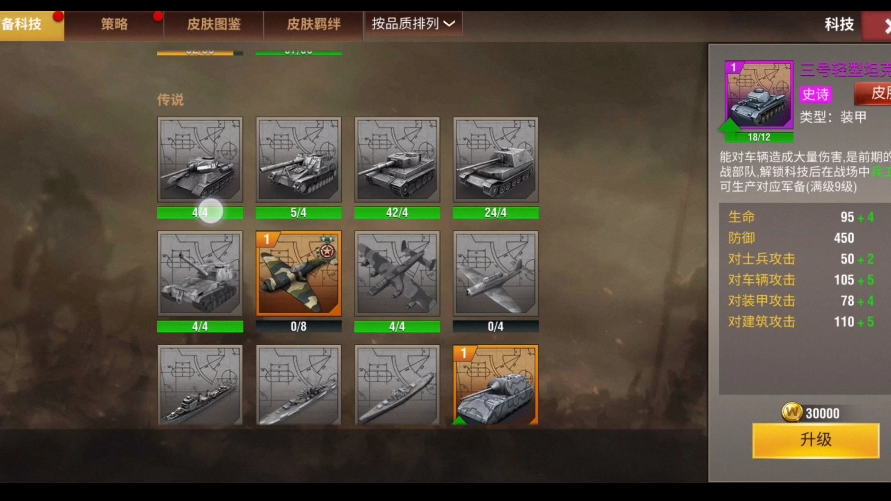Image resolution: width=891 pixels, height=501 pixels.
Task: Pick the camouflage plane card showing 0/8
Action: pyautogui.click(x=298, y=274)
